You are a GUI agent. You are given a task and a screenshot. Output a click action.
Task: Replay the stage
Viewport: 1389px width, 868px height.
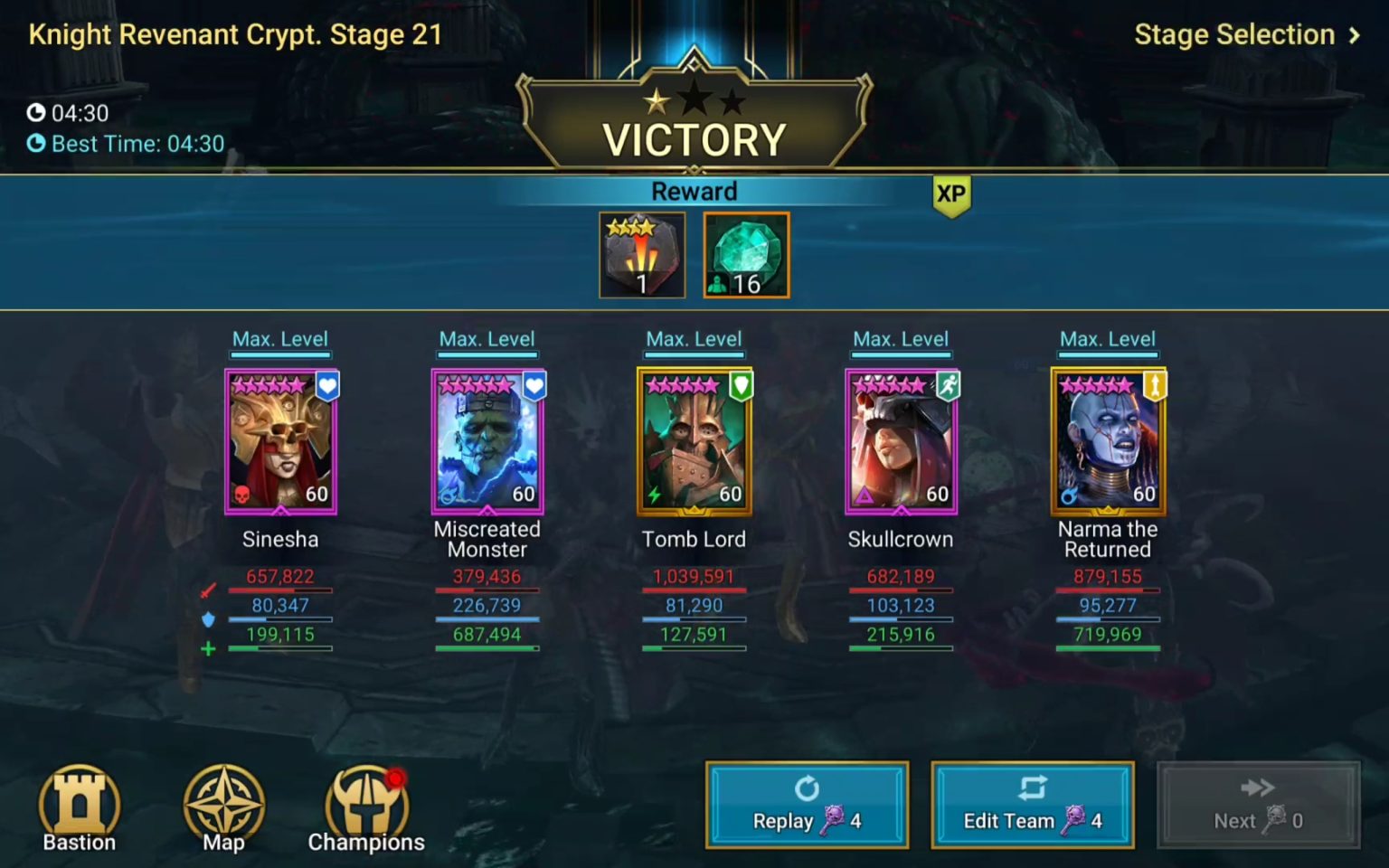(807, 805)
